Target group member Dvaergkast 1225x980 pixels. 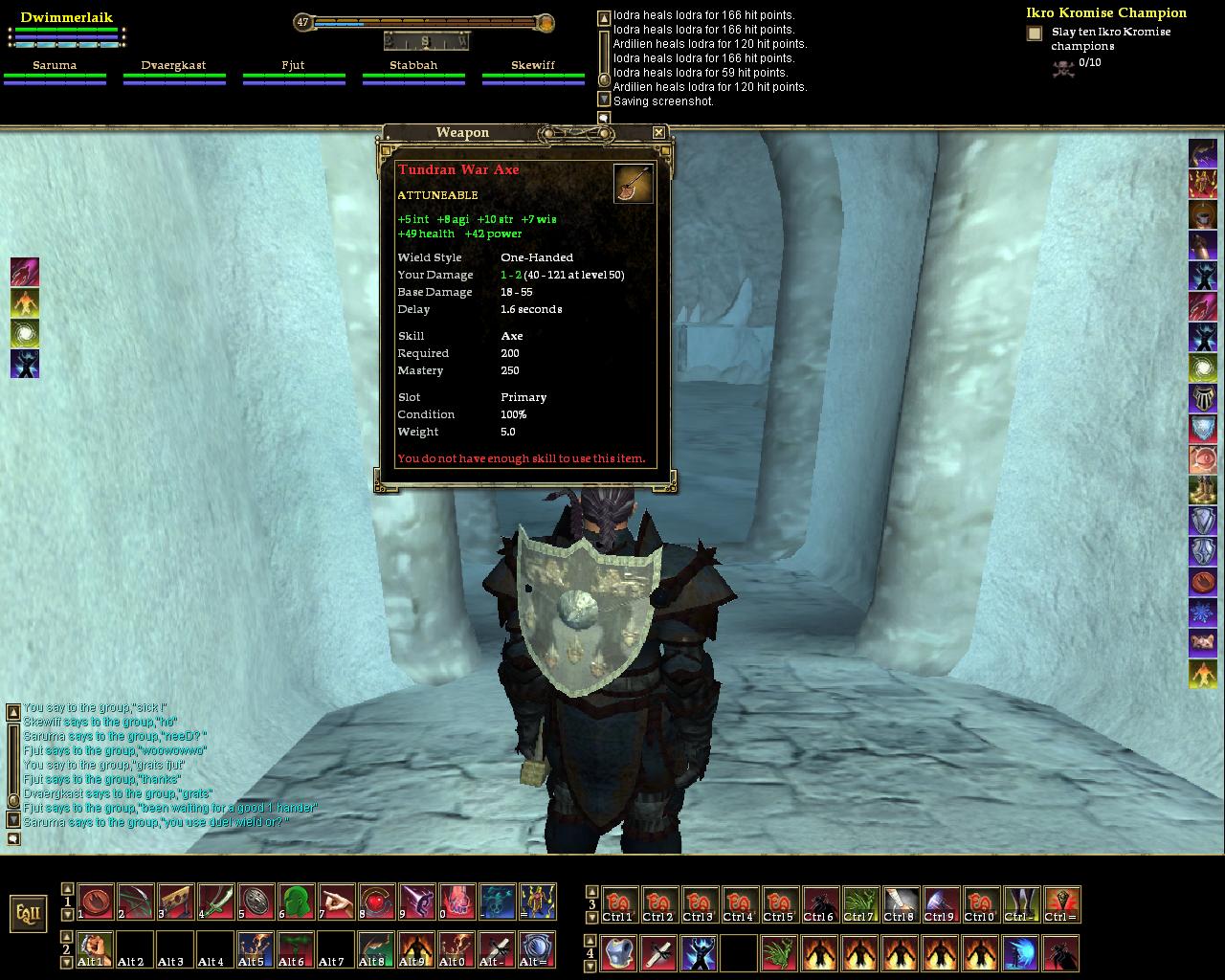pyautogui.click(x=174, y=66)
